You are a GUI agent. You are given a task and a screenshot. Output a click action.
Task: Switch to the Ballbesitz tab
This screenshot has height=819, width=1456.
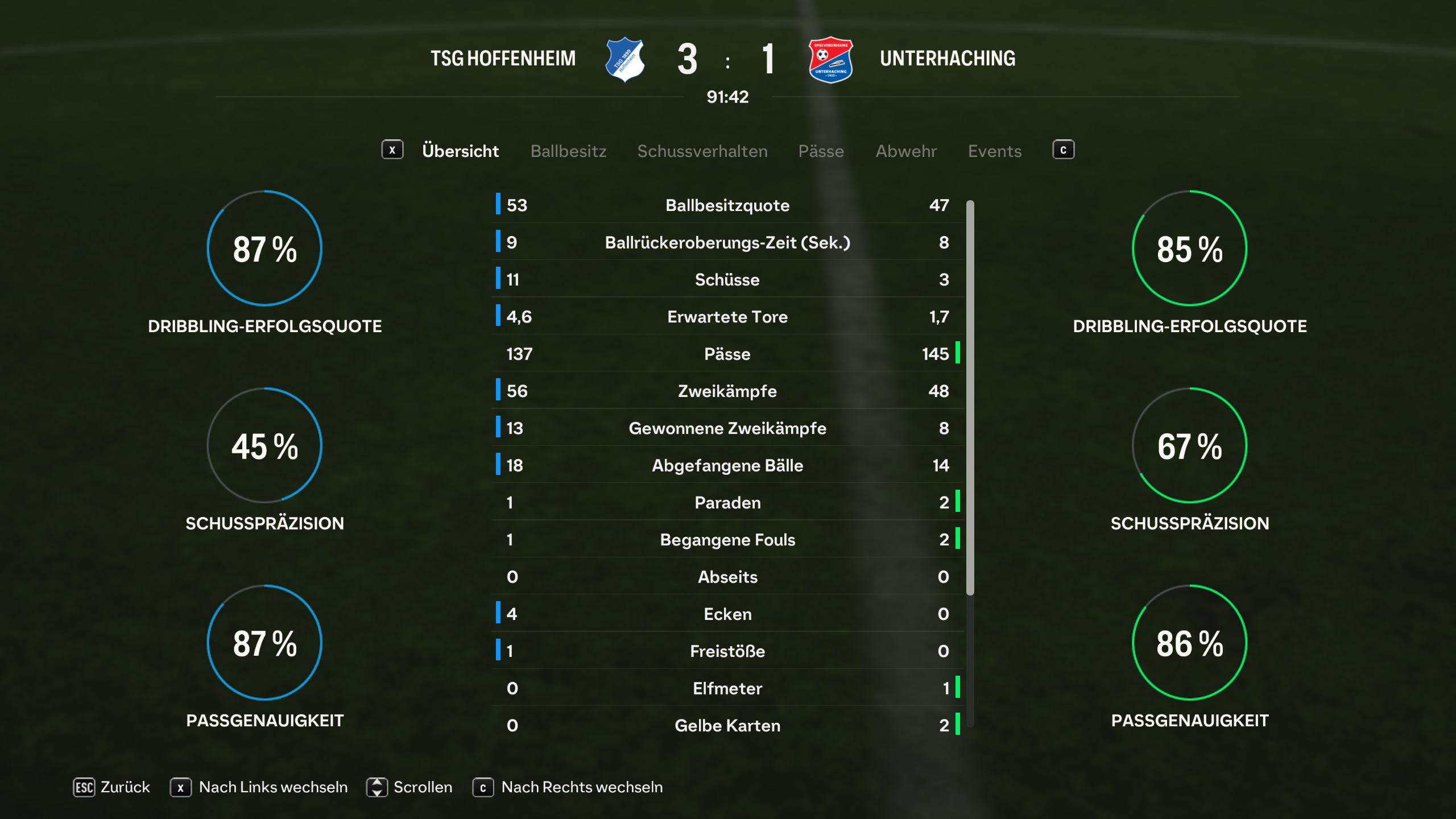pos(568,151)
